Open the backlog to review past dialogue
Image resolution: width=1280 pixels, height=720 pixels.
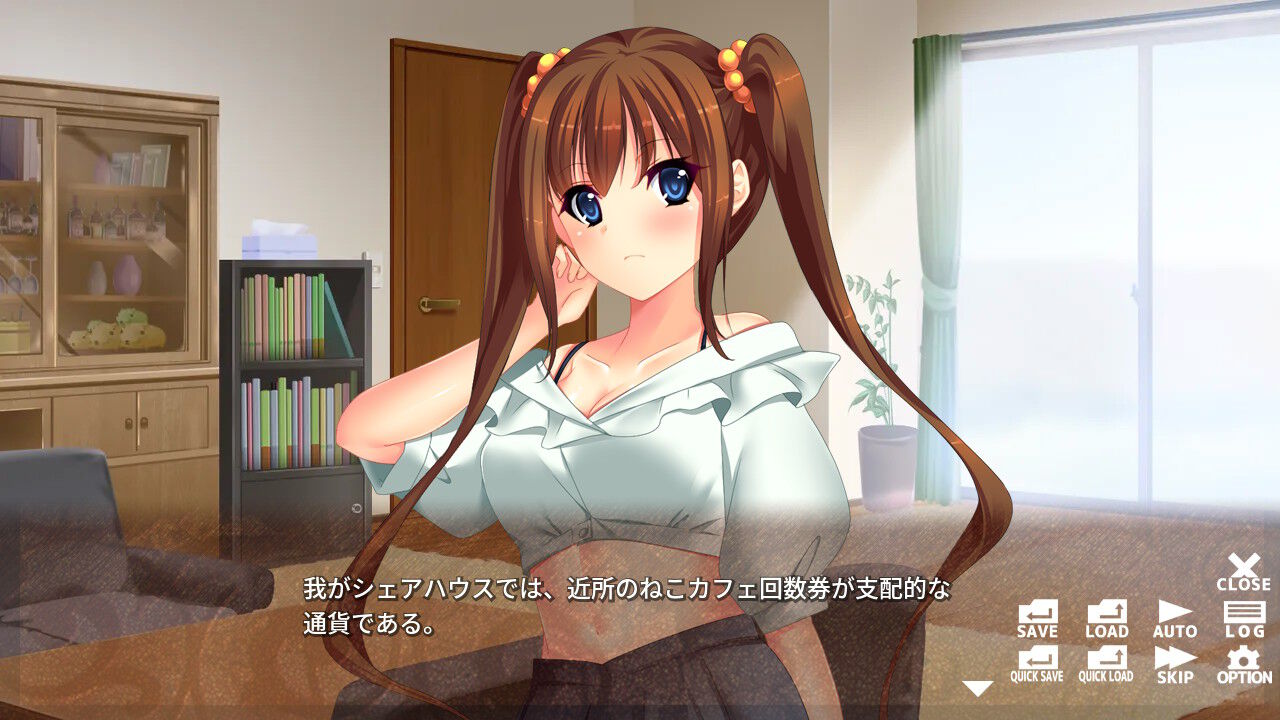(x=1243, y=615)
